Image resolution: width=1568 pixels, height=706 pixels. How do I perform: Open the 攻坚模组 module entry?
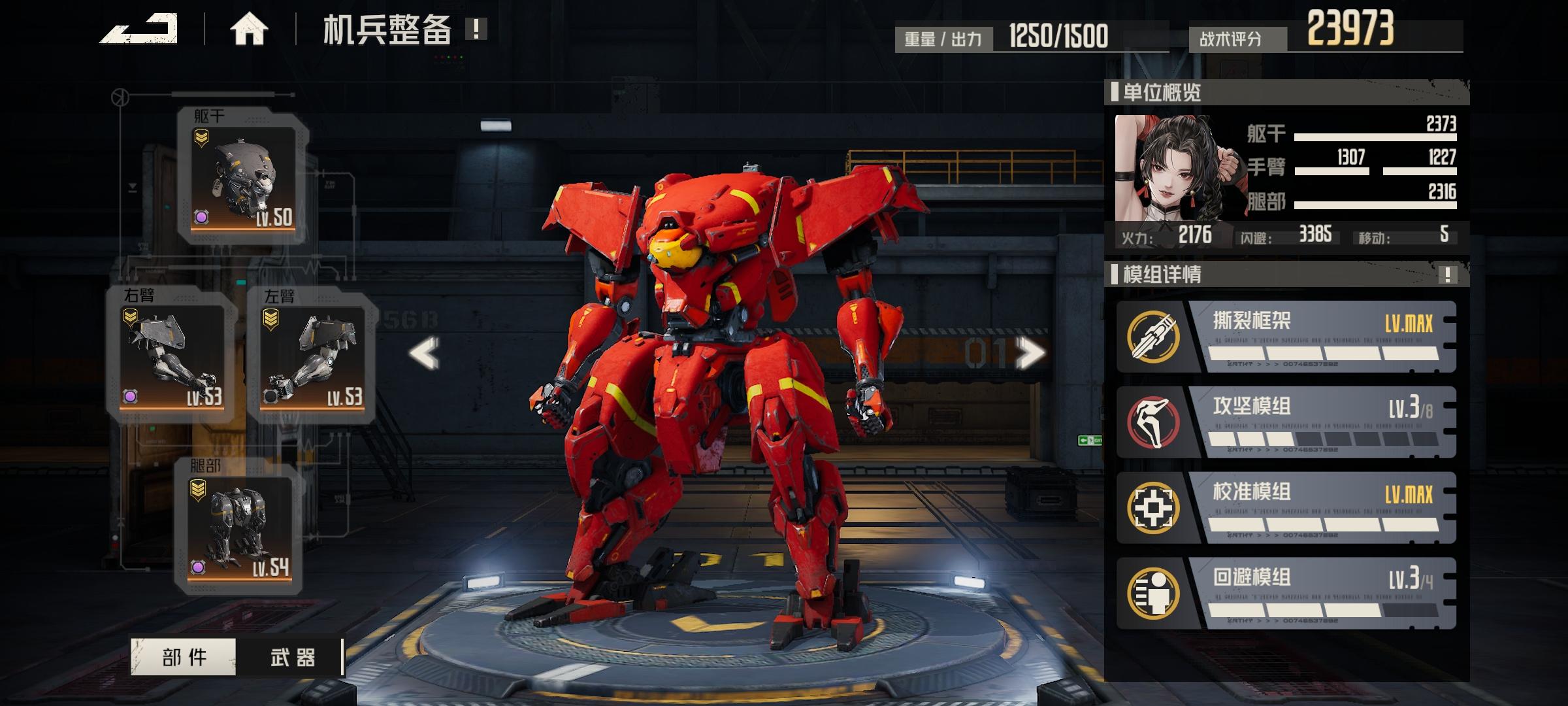[x=1286, y=422]
